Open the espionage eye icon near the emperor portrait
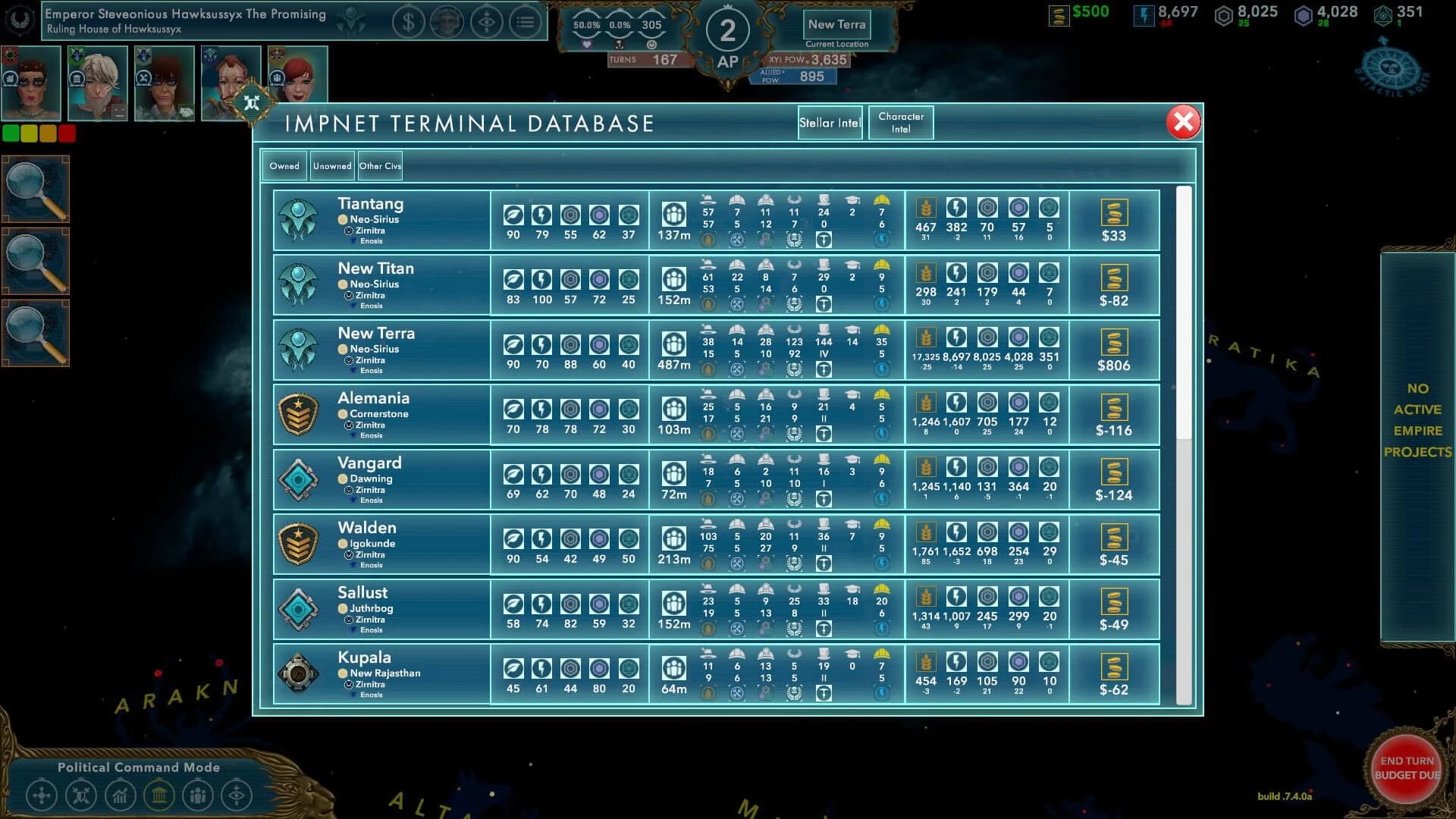Viewport: 1456px width, 819px height. click(488, 23)
